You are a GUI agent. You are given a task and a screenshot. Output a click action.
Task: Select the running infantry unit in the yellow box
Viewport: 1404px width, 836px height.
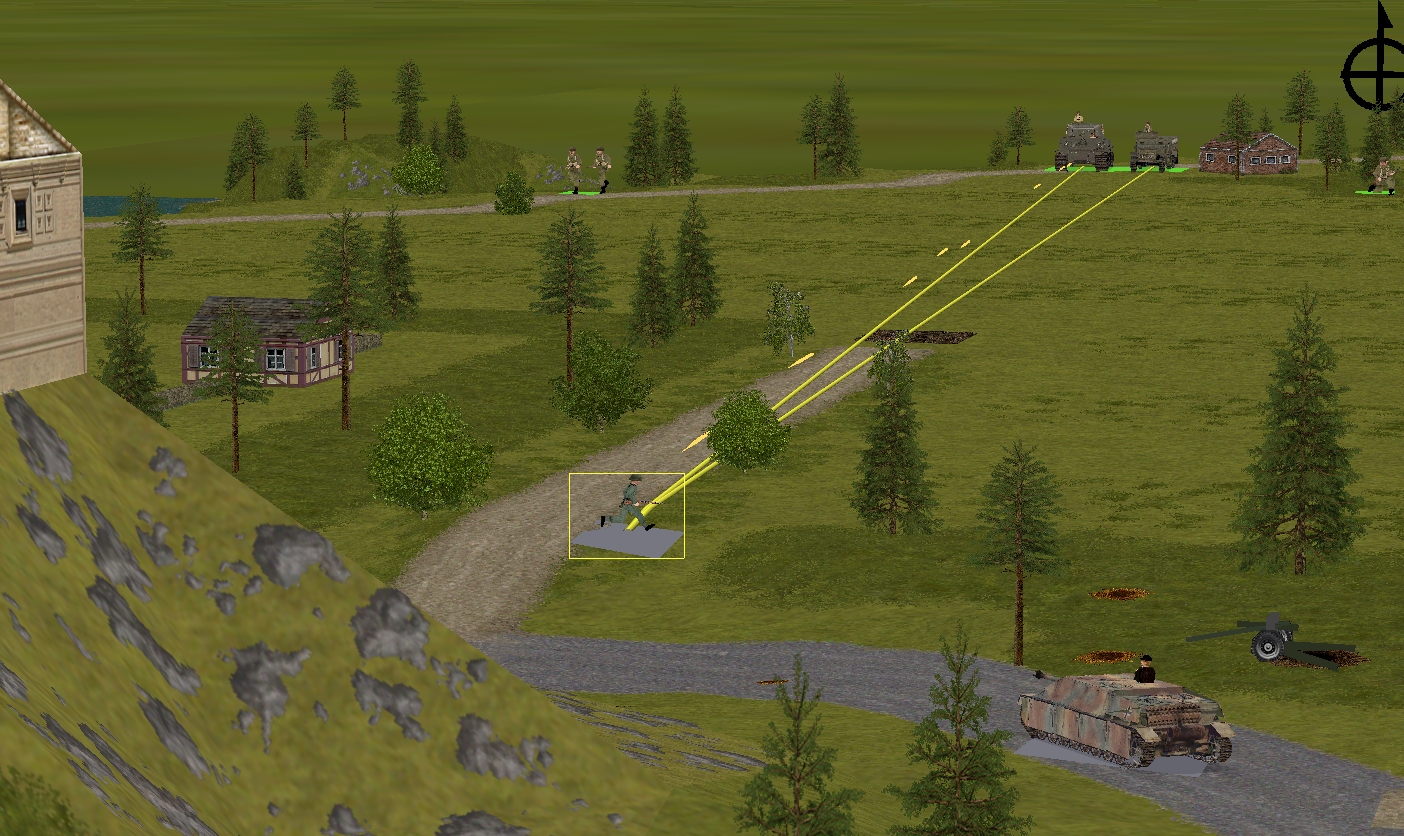click(628, 505)
